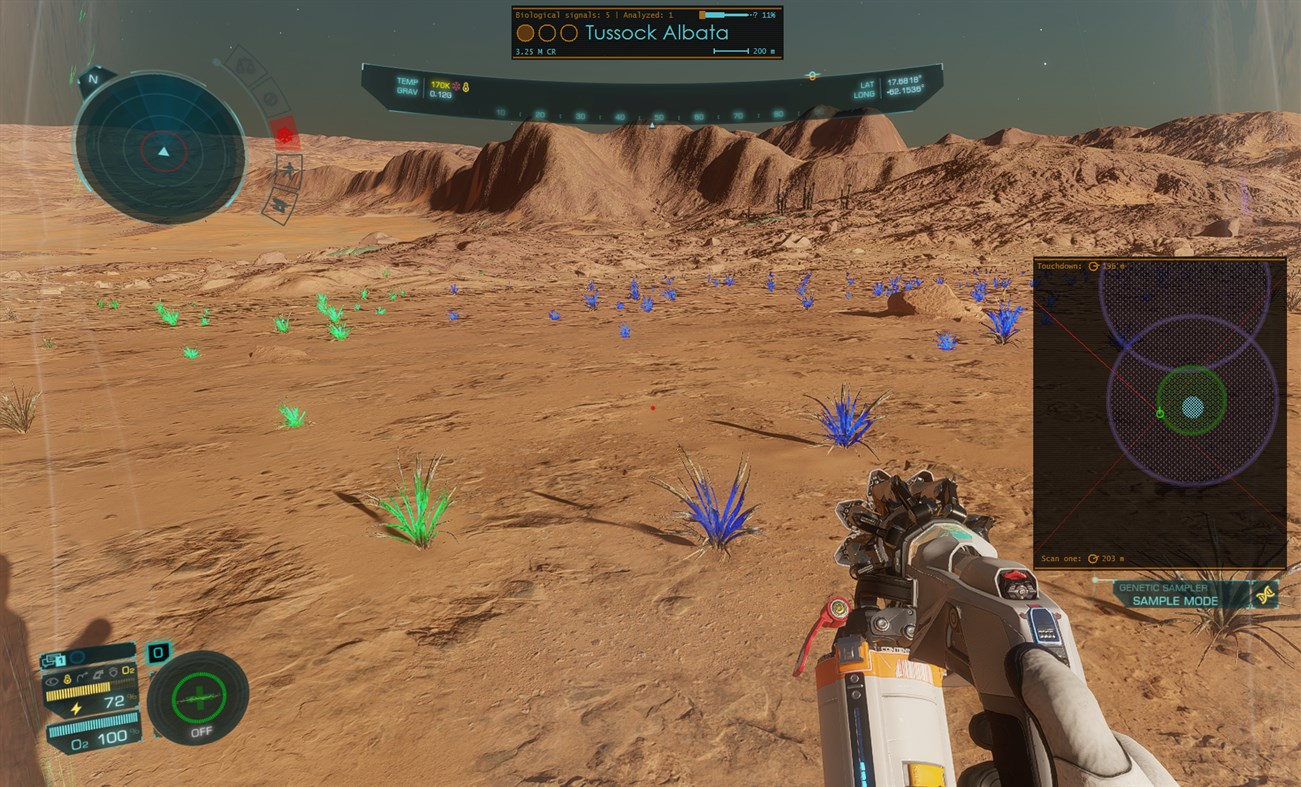Select the topmost slot of the tool wheel
Image resolution: width=1301 pixels, height=787 pixels.
tap(245, 67)
